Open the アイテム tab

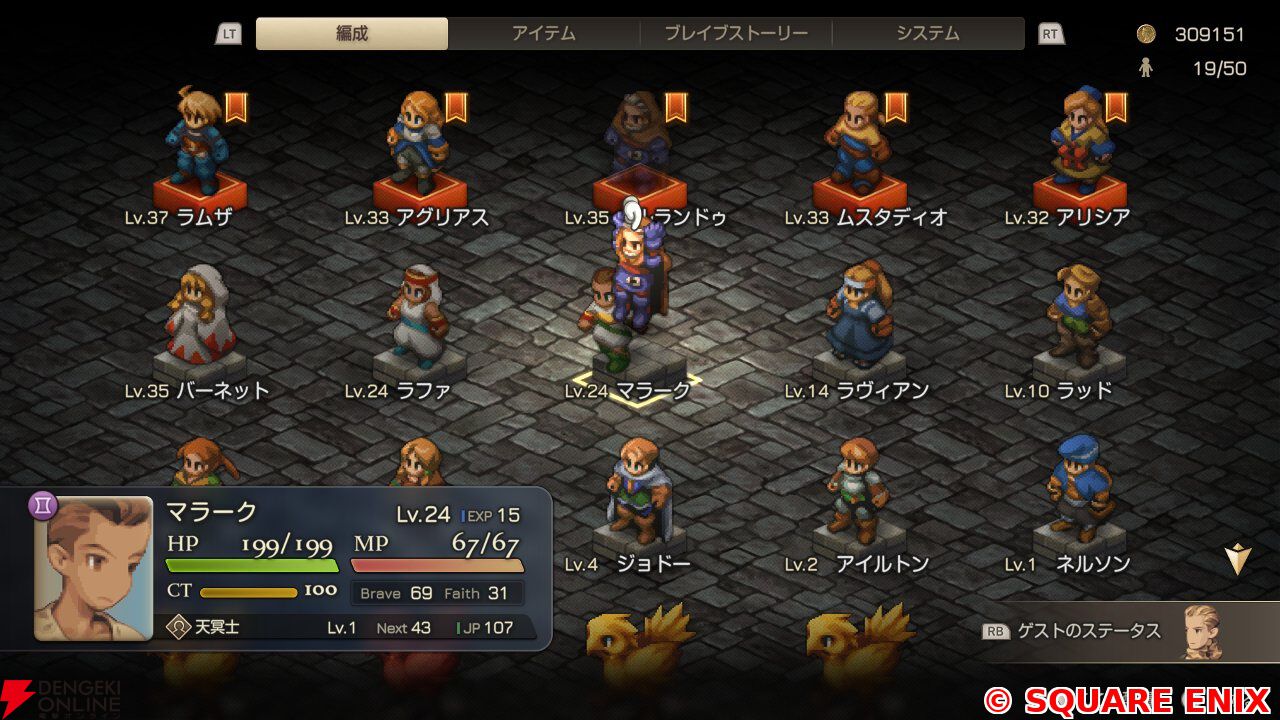[544, 33]
